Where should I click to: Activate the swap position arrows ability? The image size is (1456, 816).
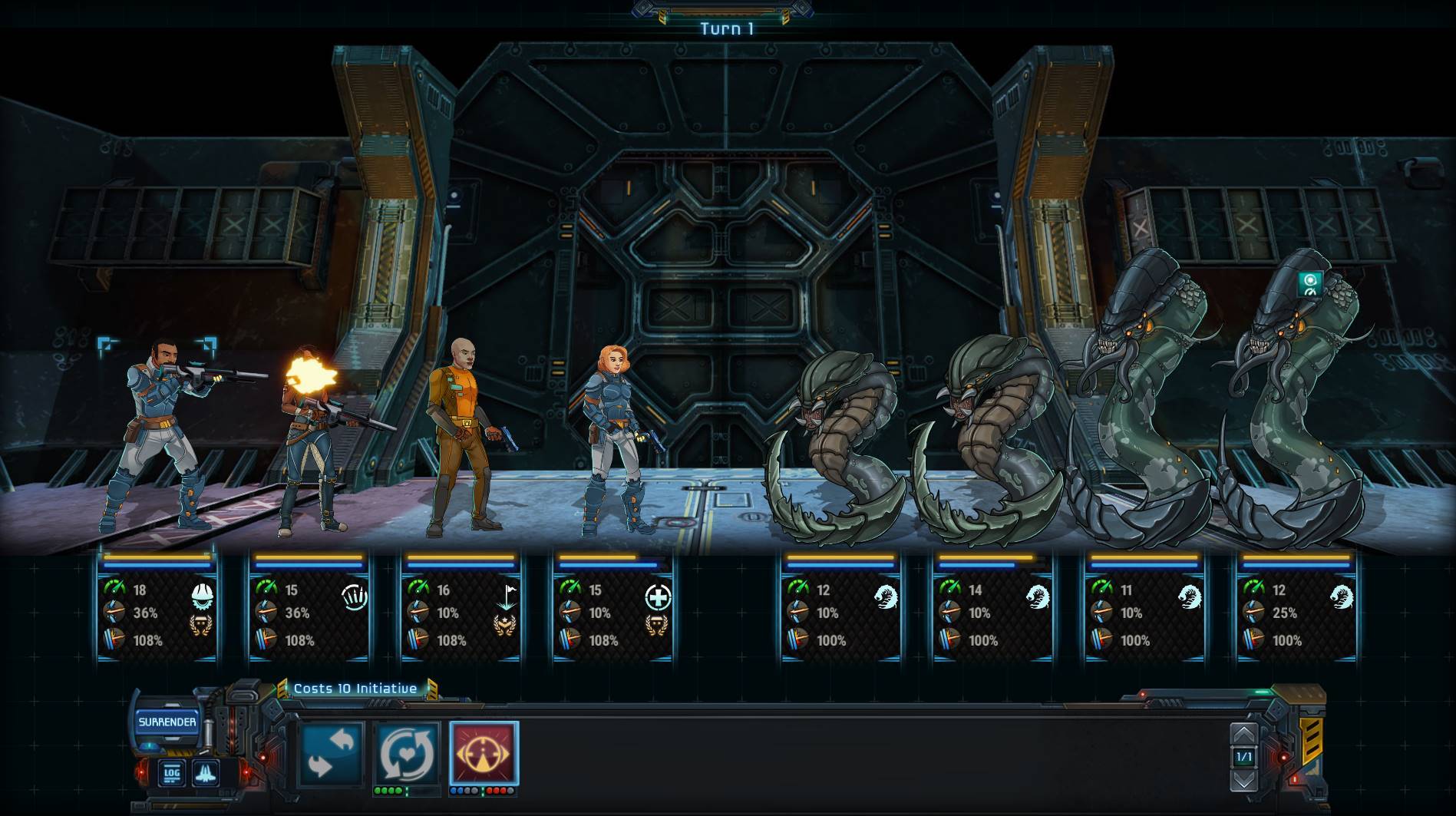coord(331,755)
